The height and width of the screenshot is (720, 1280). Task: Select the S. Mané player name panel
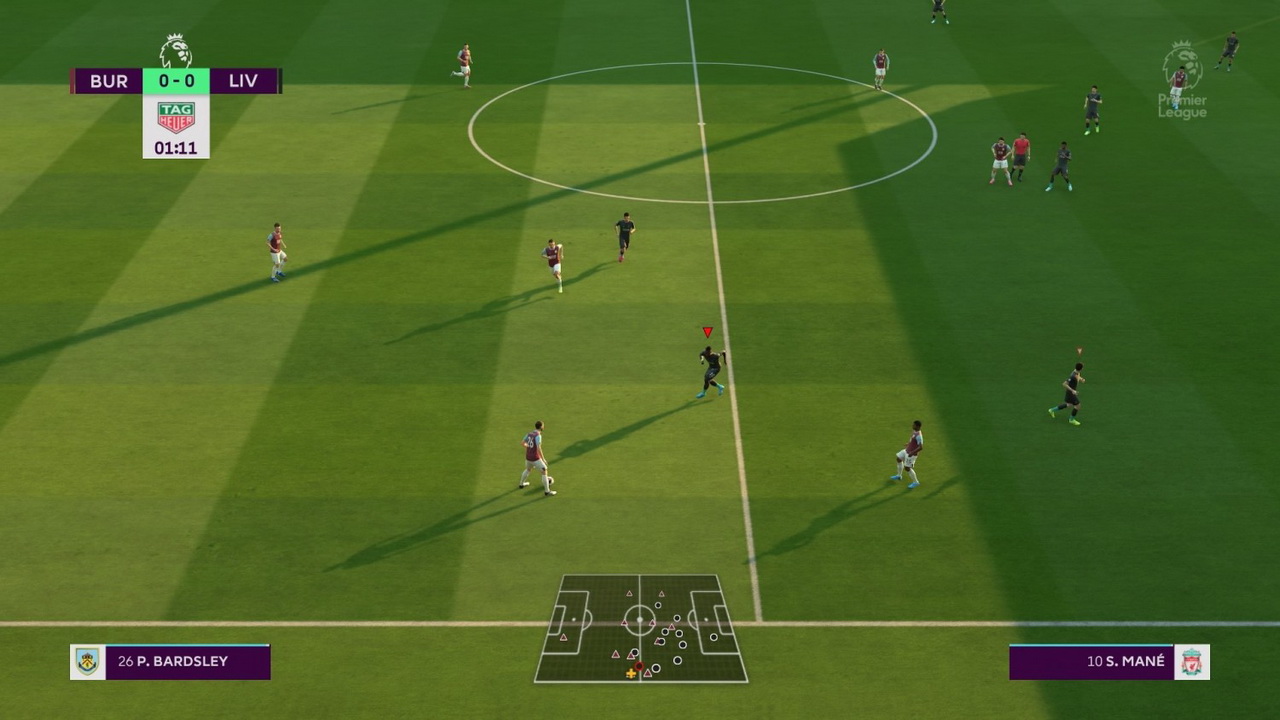pyautogui.click(x=1091, y=662)
